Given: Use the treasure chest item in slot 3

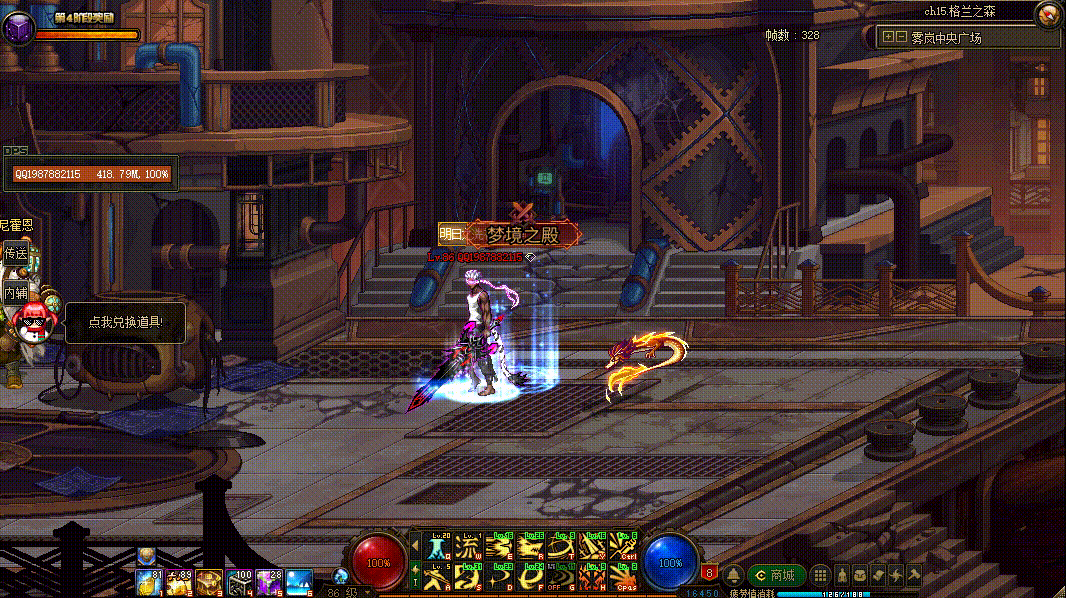Looking at the screenshot, I should [x=209, y=581].
